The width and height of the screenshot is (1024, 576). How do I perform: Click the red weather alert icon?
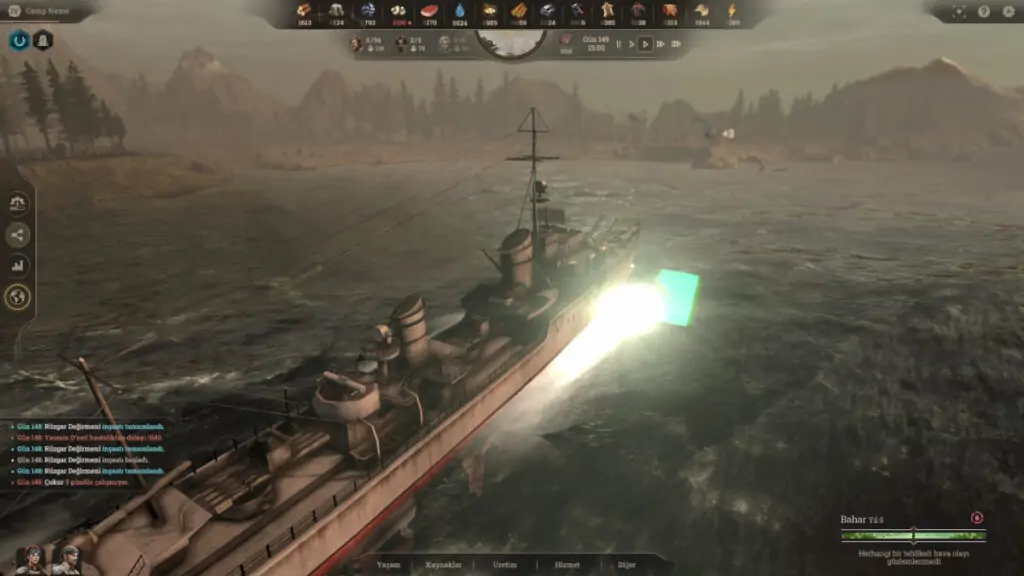[x=976, y=518]
